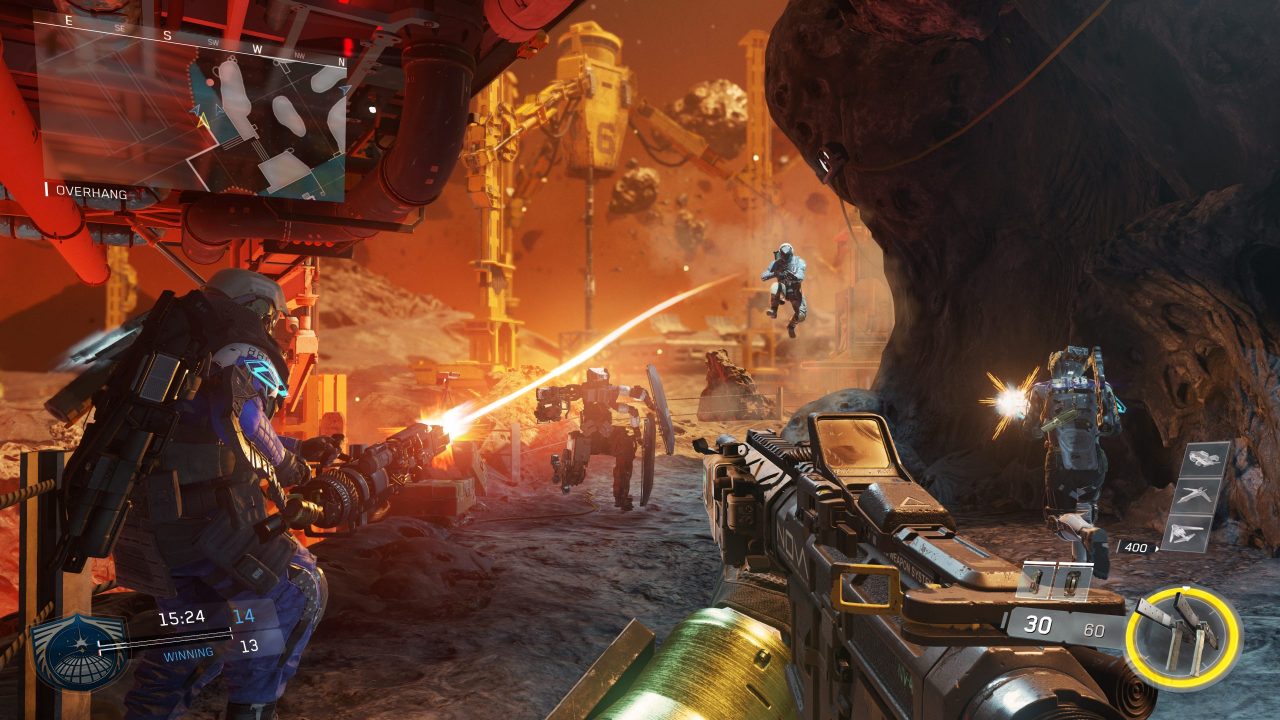The width and height of the screenshot is (1280, 720).
Task: Click the 400 points counter
Action: coord(1135,545)
